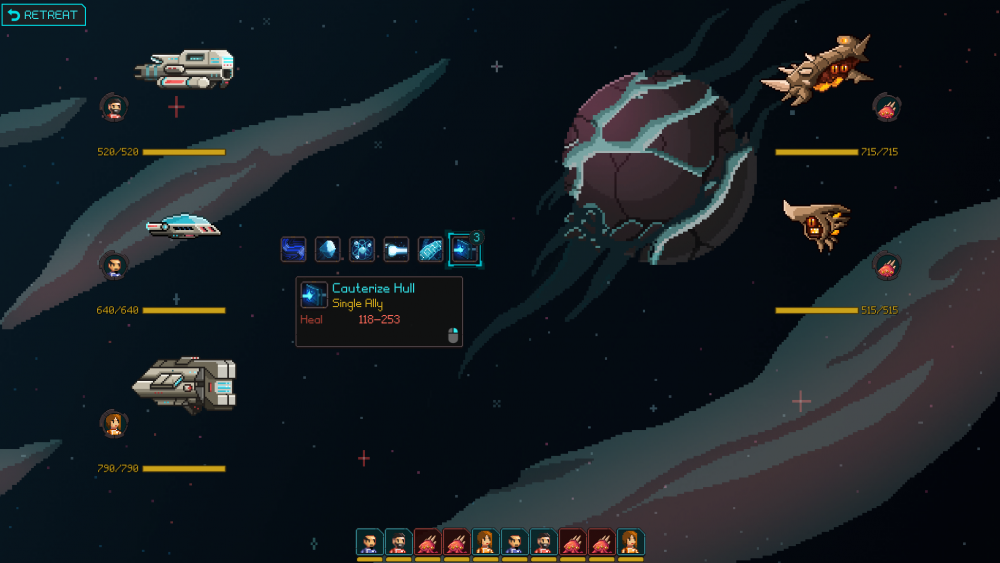This screenshot has height=563, width=1000.
Task: Pick the striped blue capsule ability
Action: [x=430, y=249]
